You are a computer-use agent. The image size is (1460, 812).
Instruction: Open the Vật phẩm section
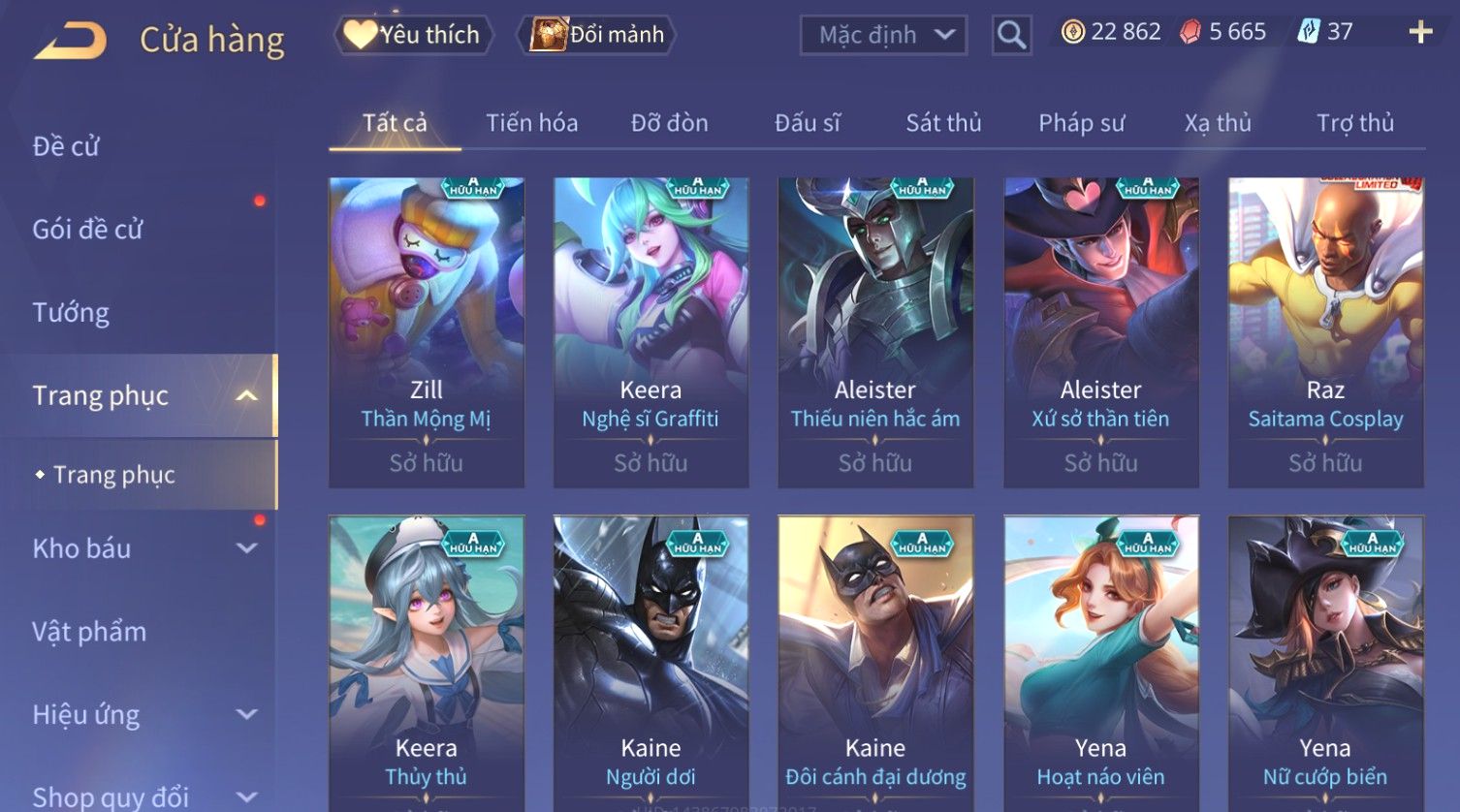pos(89,632)
